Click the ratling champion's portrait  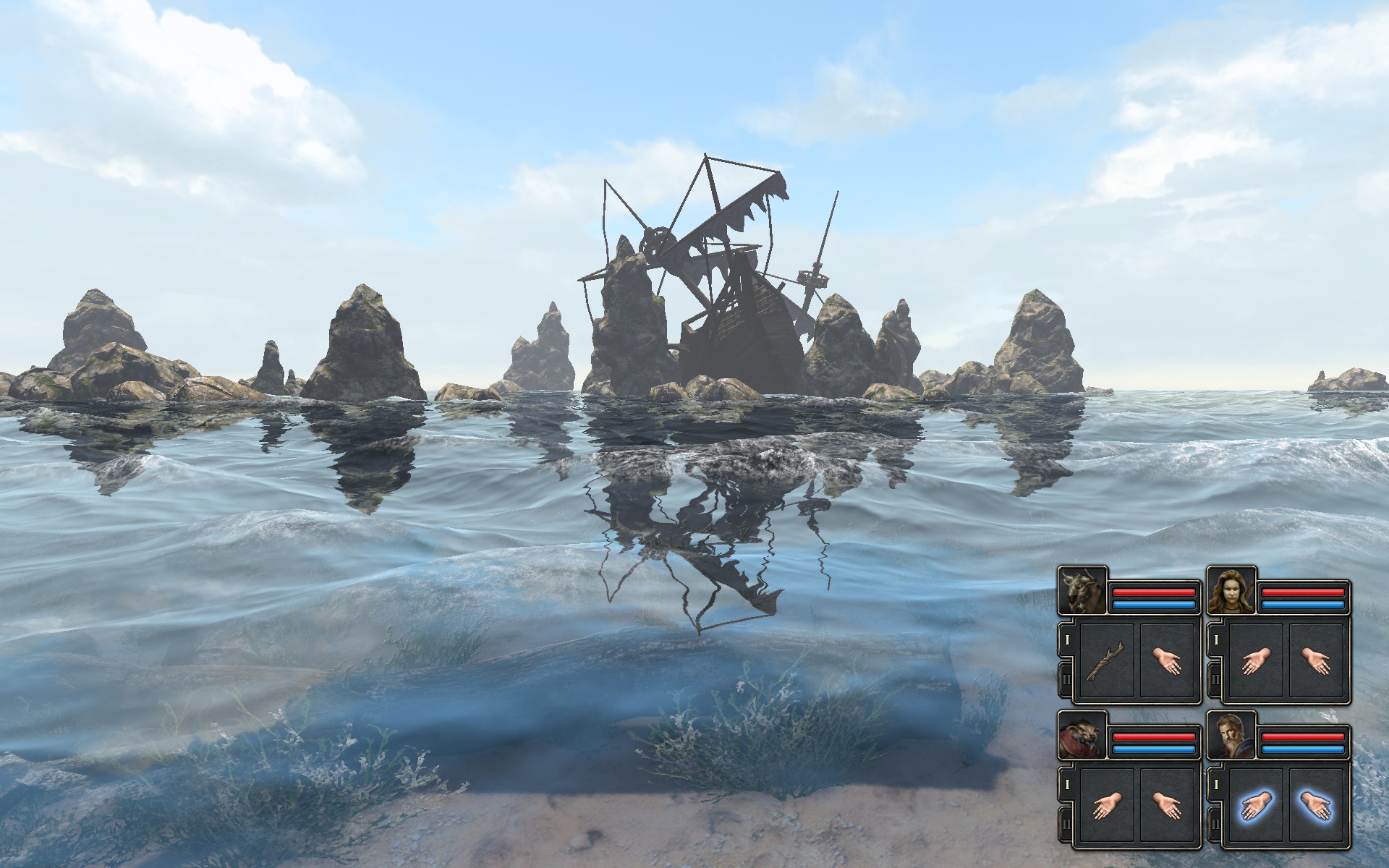pyautogui.click(x=1082, y=735)
